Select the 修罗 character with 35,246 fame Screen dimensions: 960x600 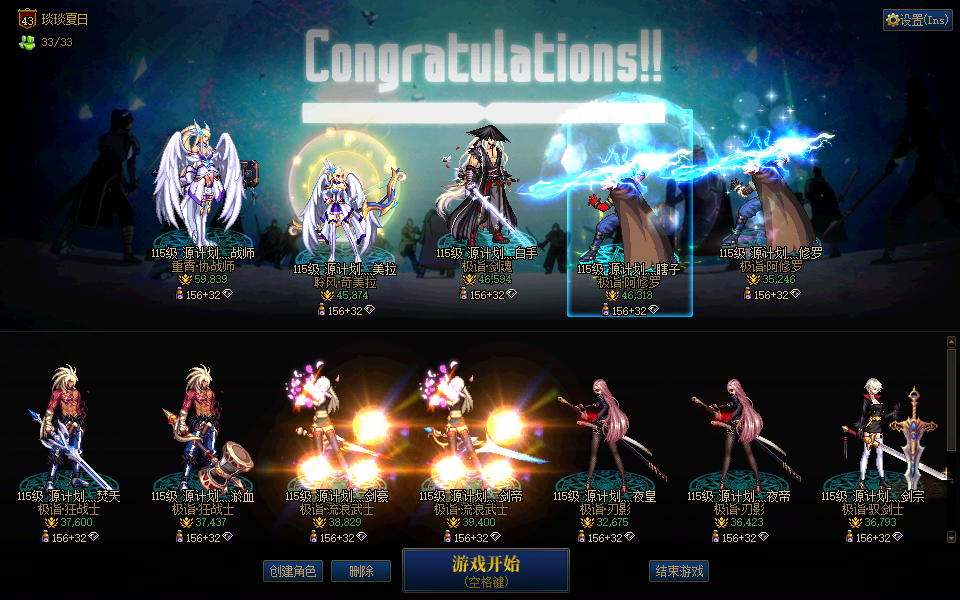tap(770, 210)
